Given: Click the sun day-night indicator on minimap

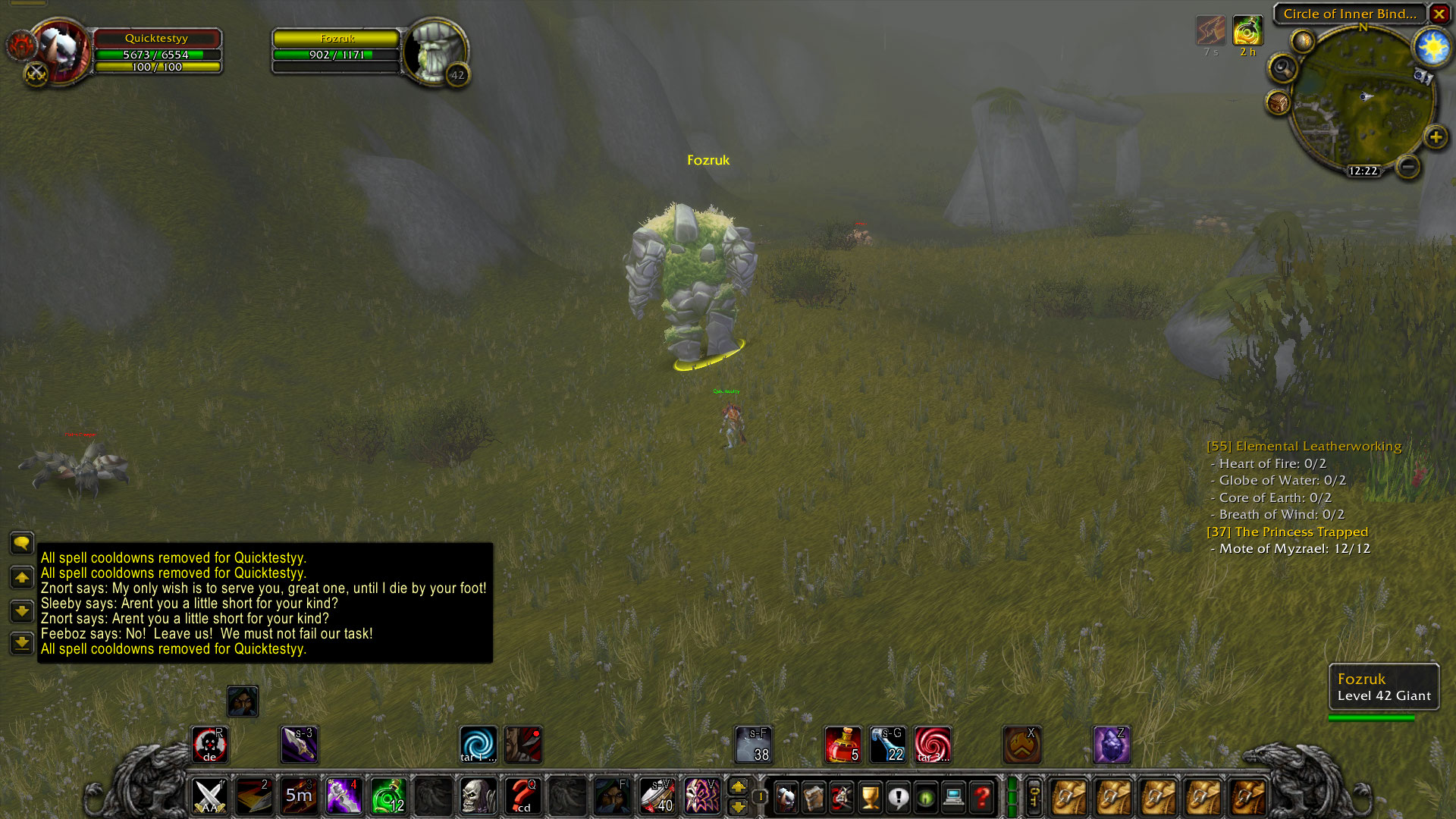Looking at the screenshot, I should 1432,49.
